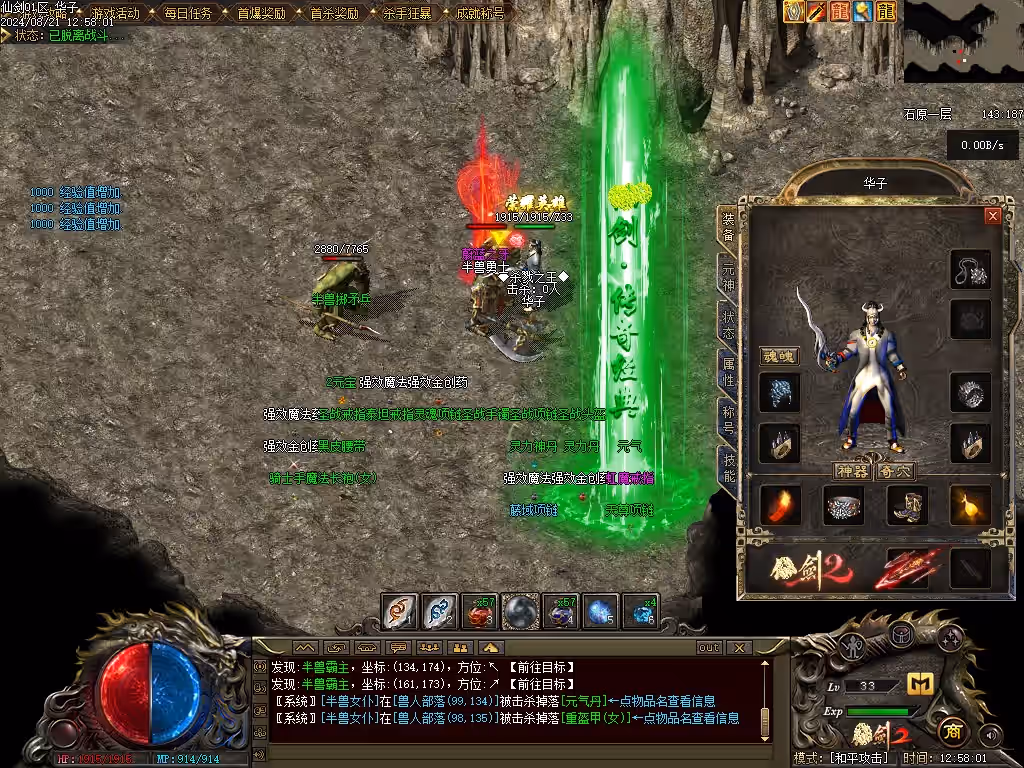Switch to the 状态 status tab
The width and height of the screenshot is (1024, 768).
click(729, 323)
